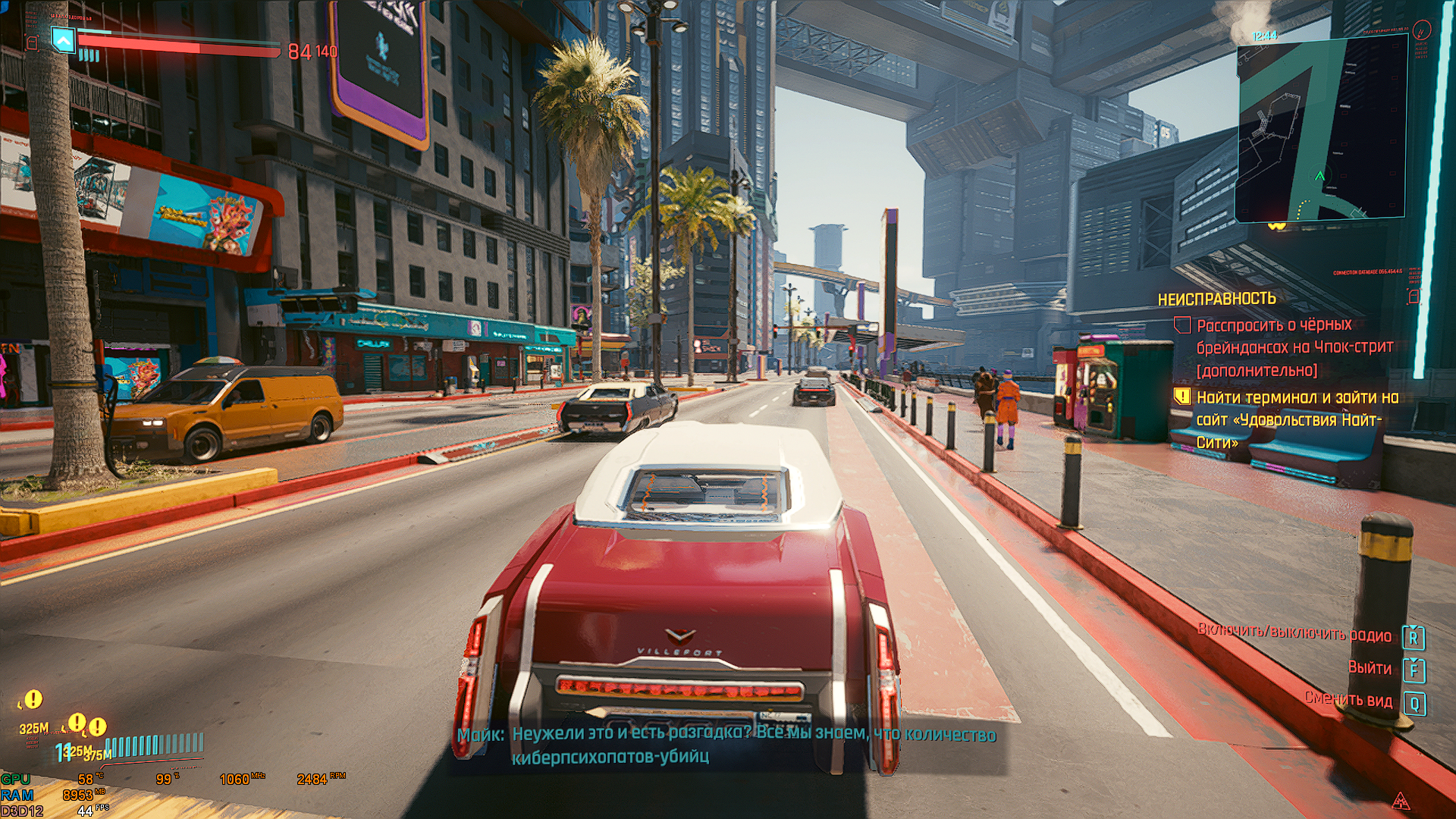Click the optional objective about black braindances
Screen dimensions: 1456x819
[1294, 347]
